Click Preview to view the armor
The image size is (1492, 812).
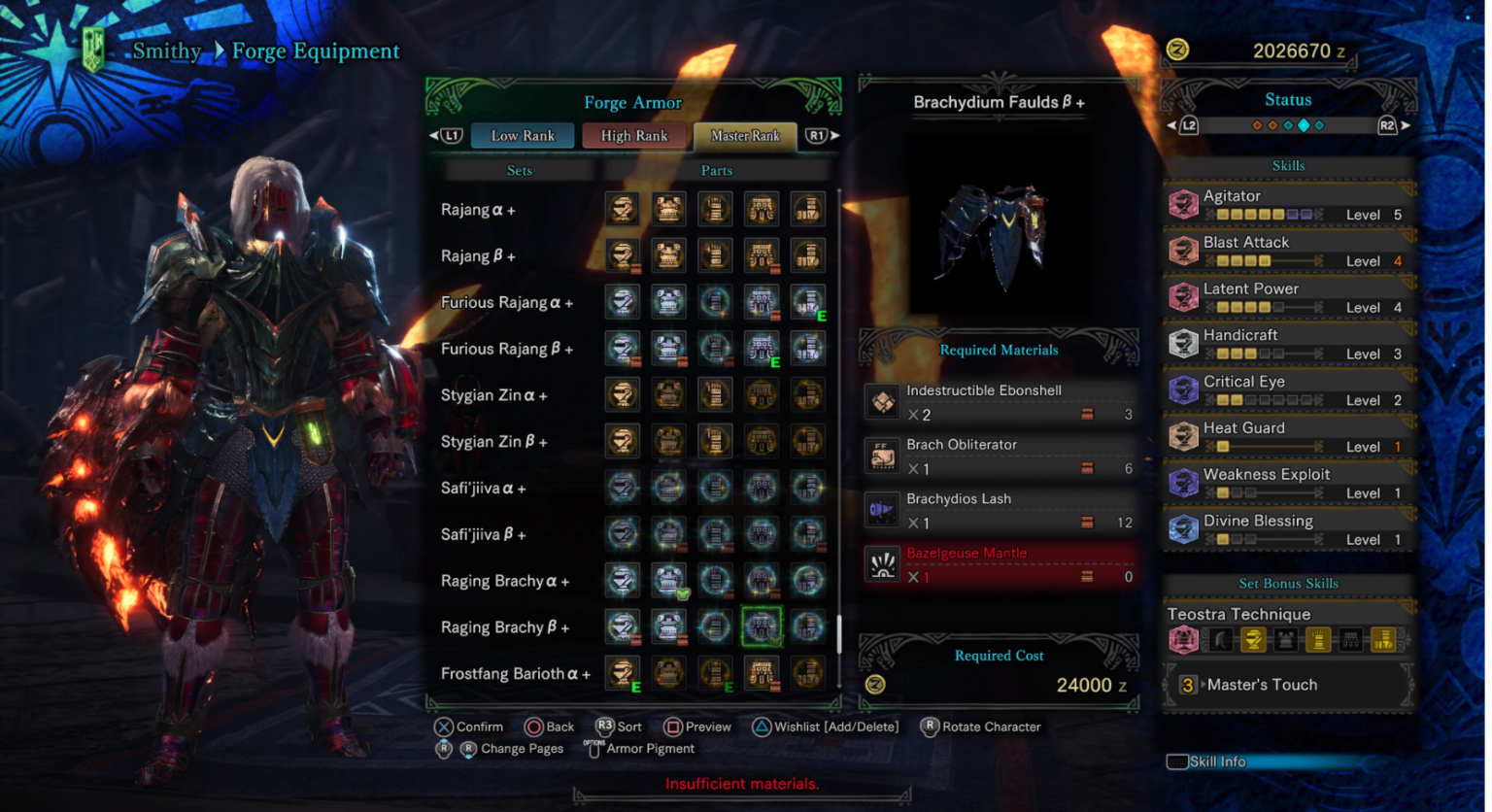pyautogui.click(x=672, y=727)
